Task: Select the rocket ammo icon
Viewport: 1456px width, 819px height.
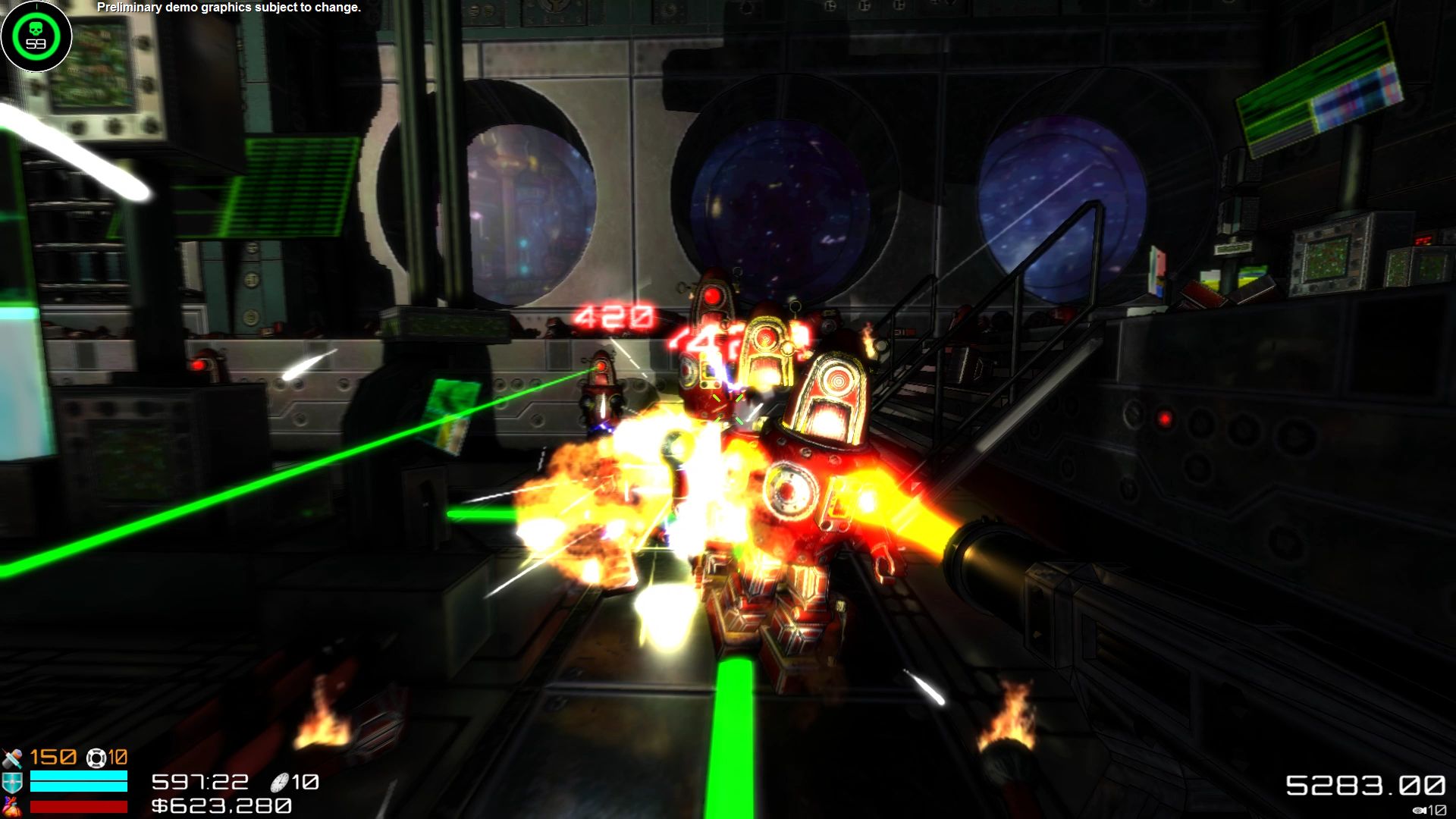Action: coord(11,758)
